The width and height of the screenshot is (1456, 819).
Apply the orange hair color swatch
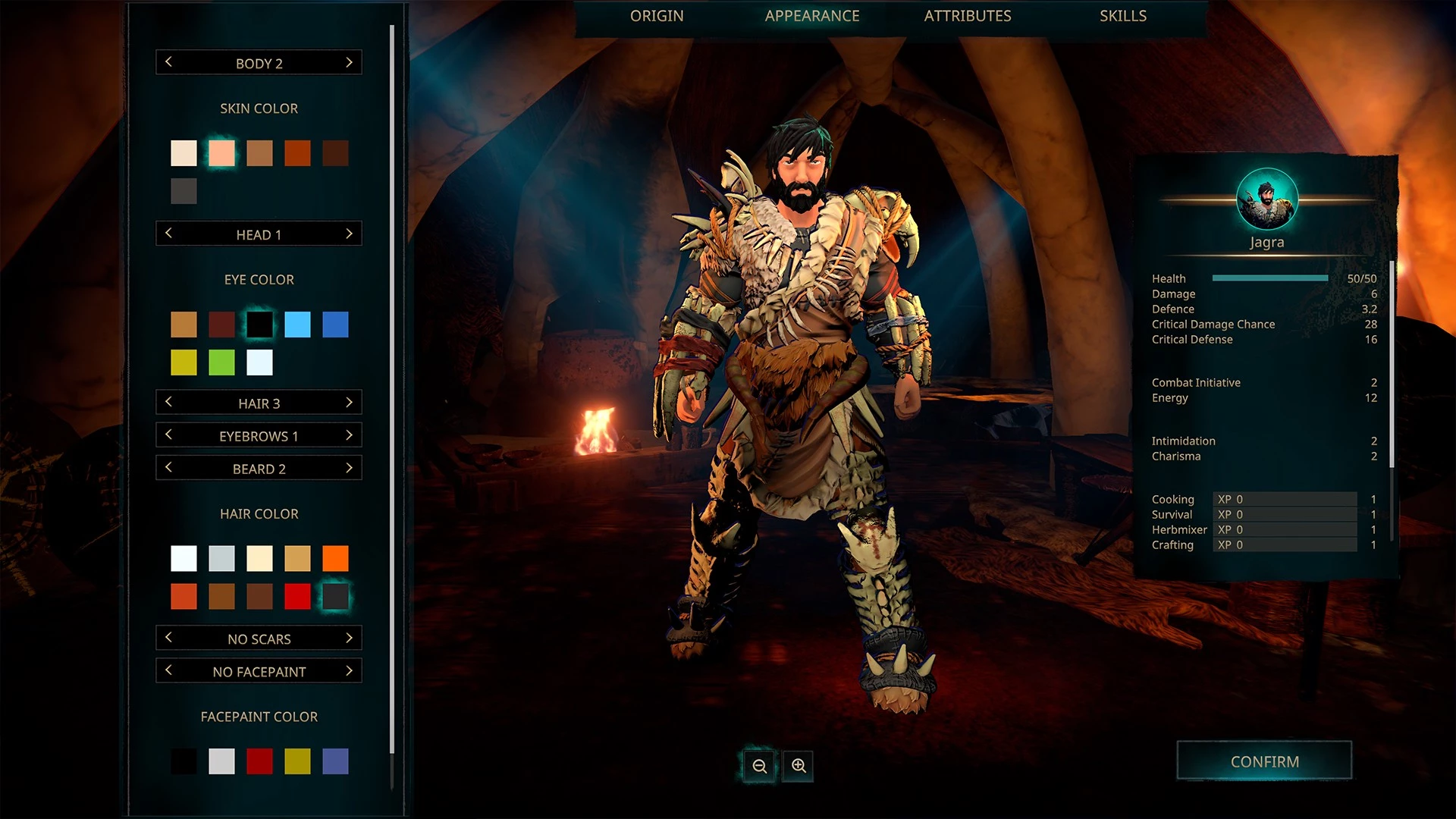click(335, 559)
